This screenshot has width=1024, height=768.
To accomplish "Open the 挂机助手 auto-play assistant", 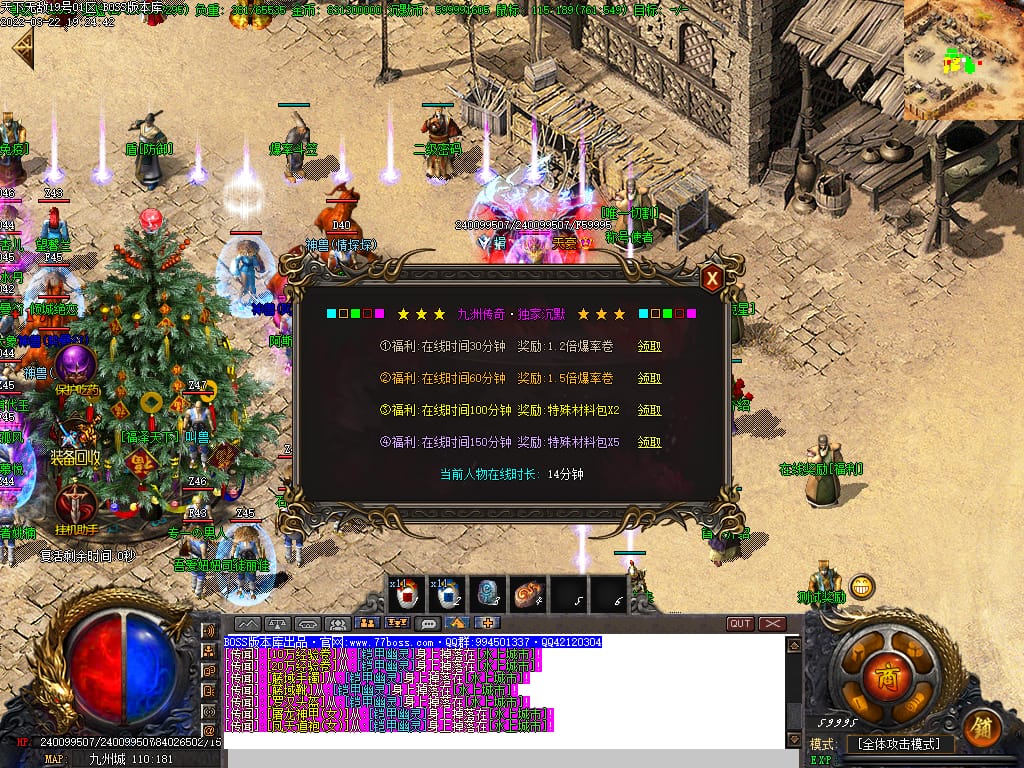I will [74, 503].
